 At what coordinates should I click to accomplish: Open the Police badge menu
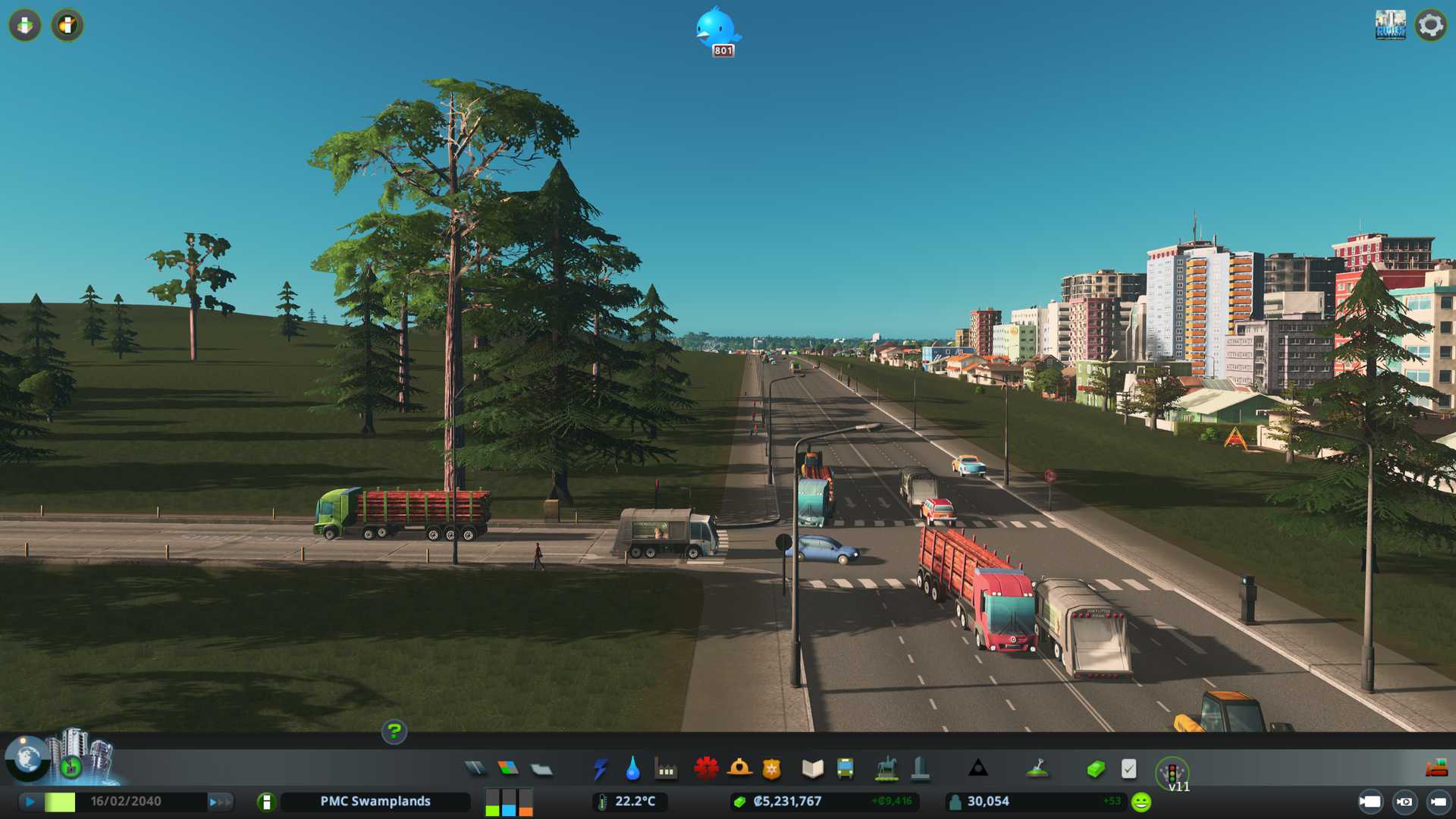(x=771, y=769)
